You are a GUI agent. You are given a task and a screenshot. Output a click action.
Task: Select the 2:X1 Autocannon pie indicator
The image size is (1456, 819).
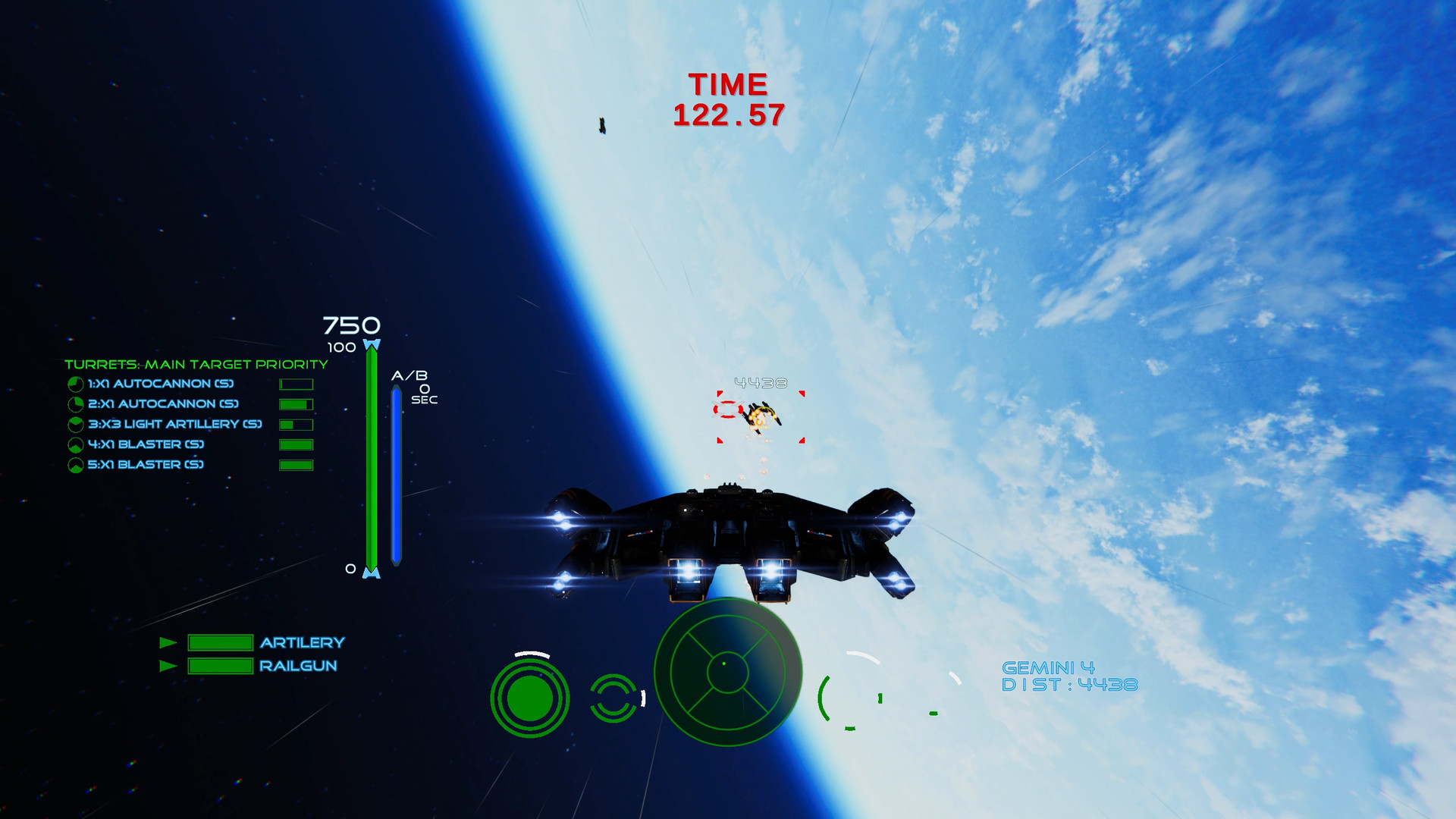point(74,404)
